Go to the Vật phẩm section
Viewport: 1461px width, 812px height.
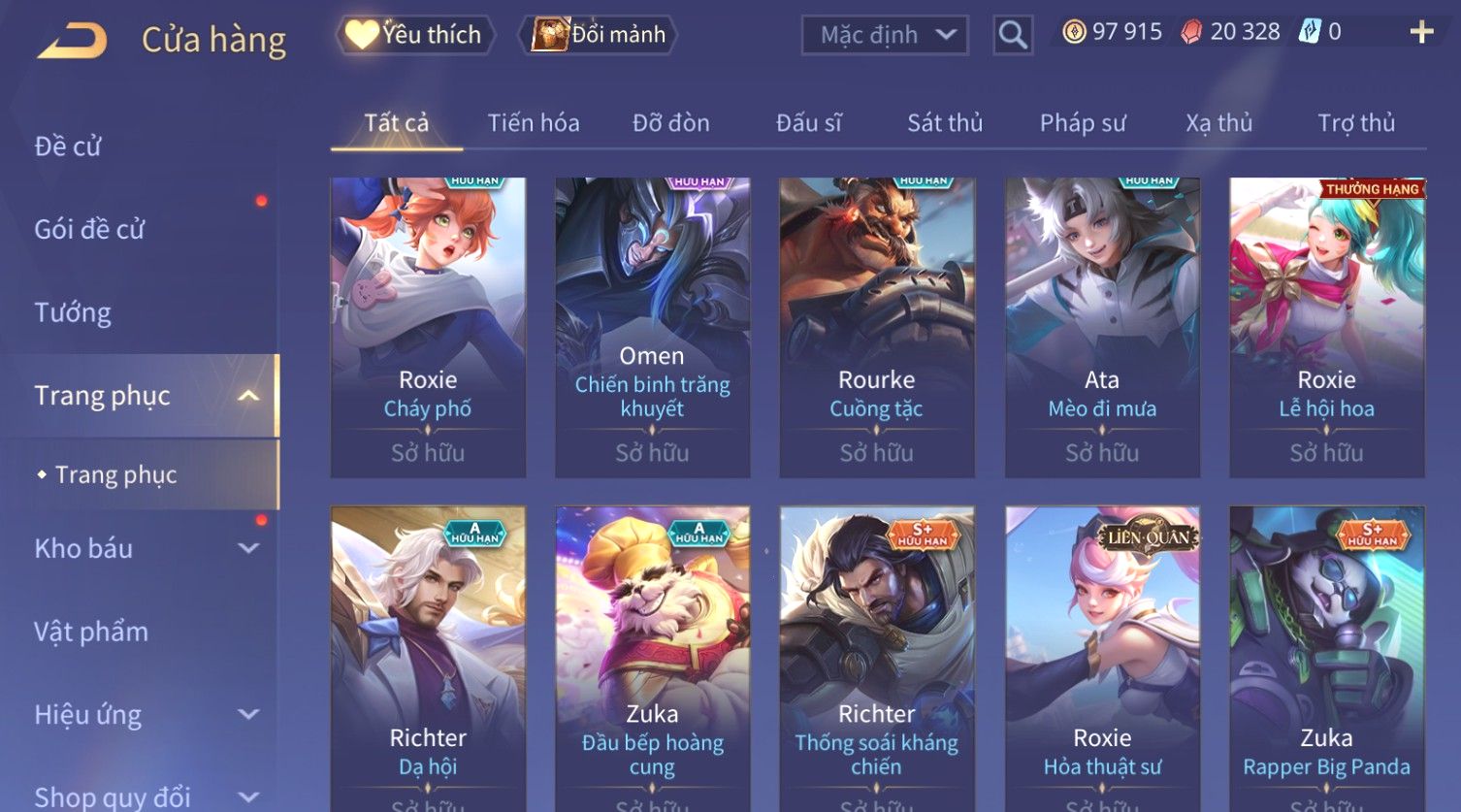click(91, 632)
